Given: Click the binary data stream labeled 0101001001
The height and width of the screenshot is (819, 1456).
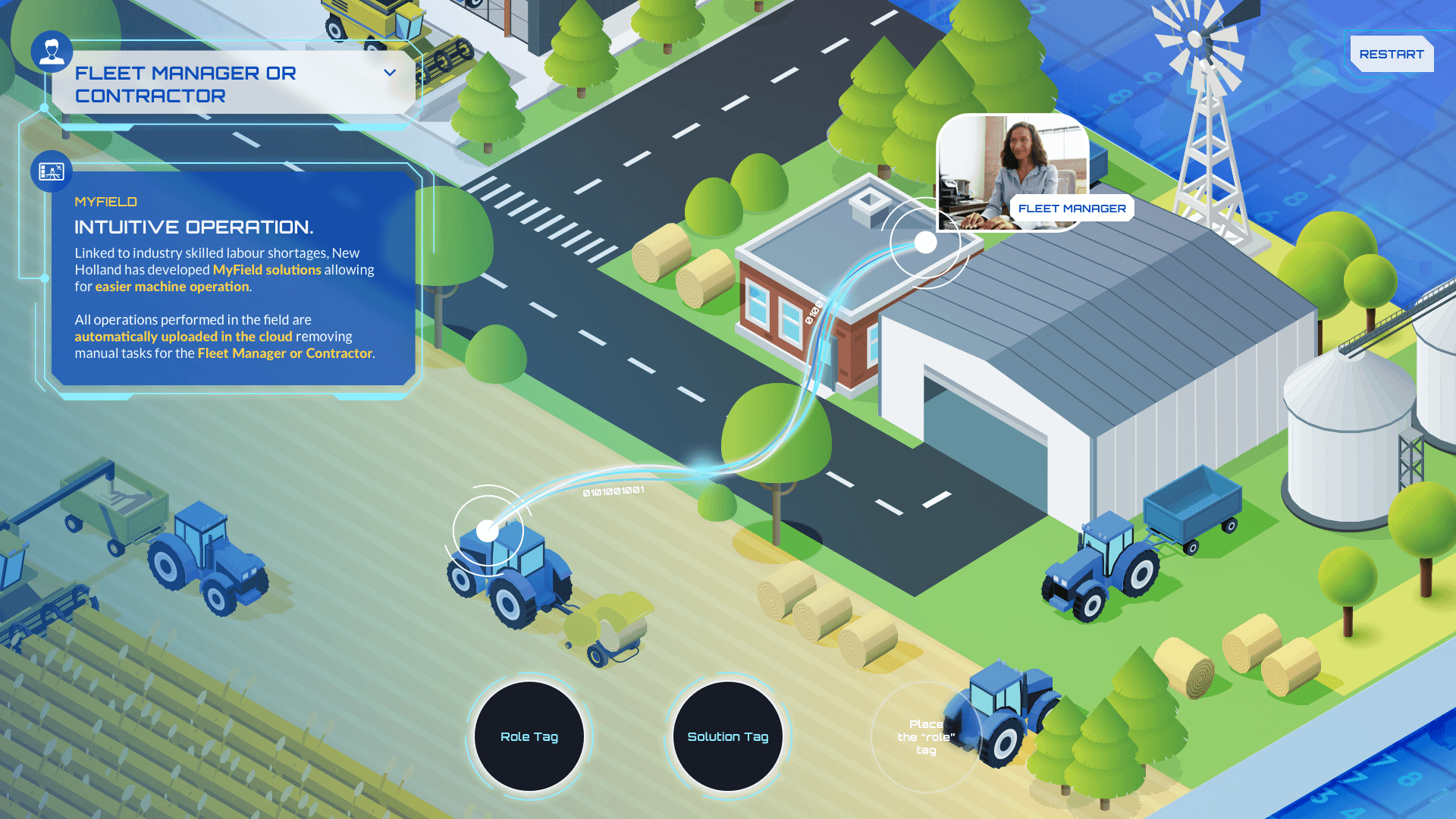Looking at the screenshot, I should click(x=611, y=493).
